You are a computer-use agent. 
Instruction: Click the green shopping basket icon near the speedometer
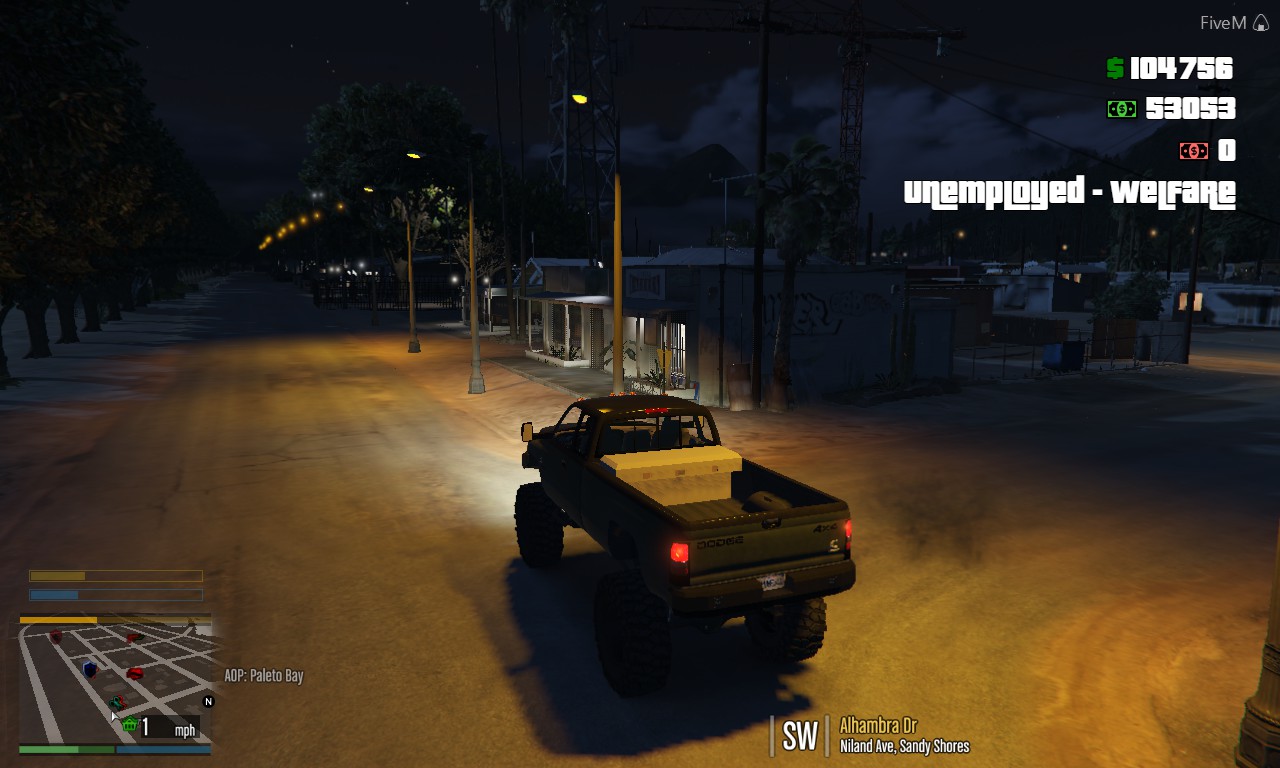click(130, 725)
